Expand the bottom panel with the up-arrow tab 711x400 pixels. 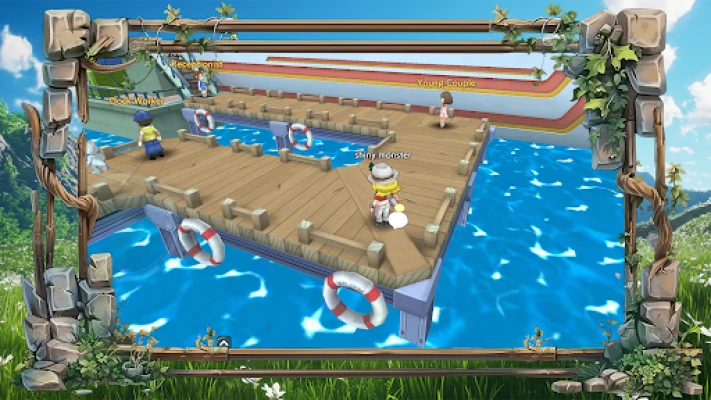pyautogui.click(x=226, y=342)
